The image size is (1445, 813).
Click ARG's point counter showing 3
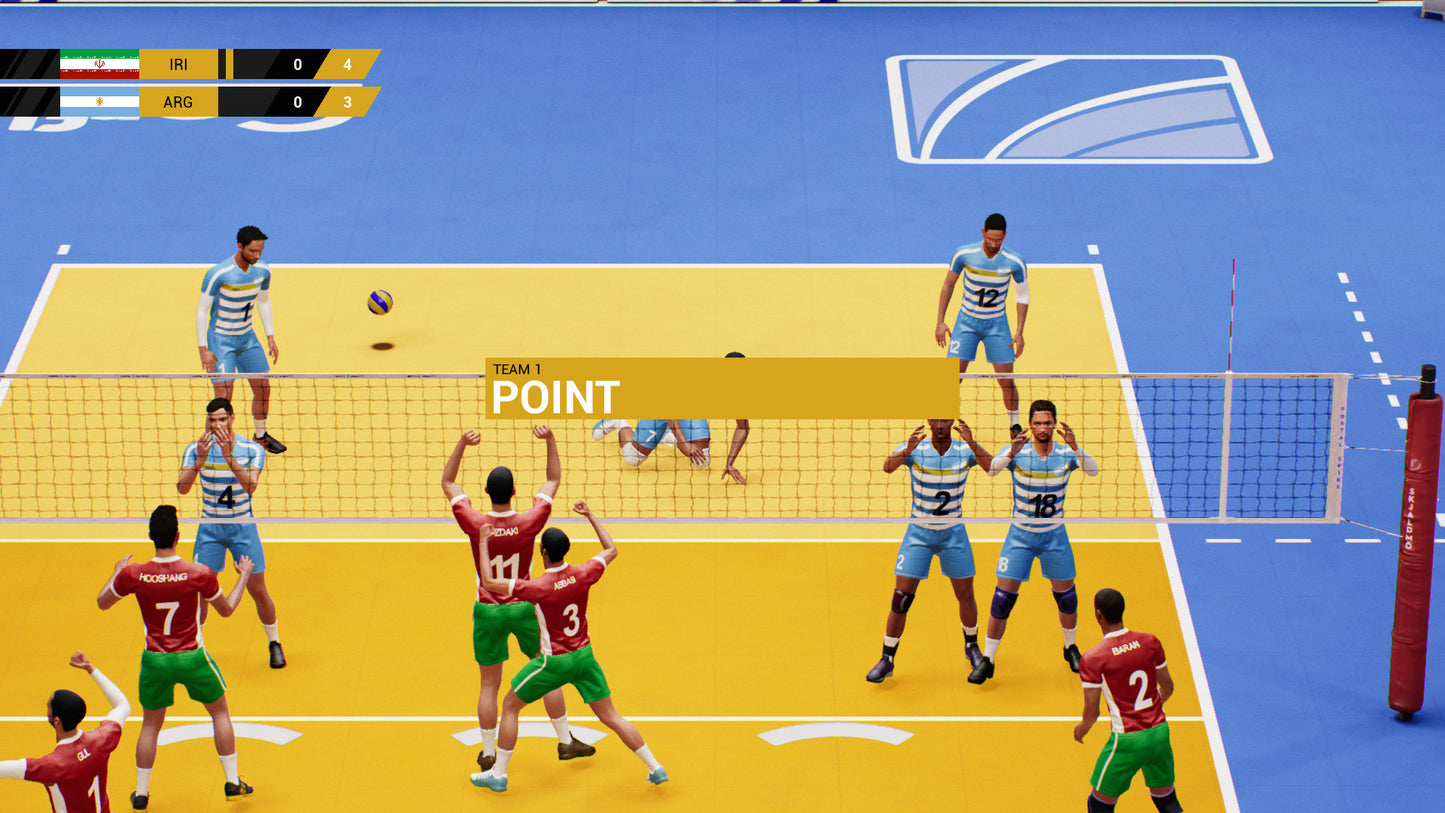(x=350, y=101)
